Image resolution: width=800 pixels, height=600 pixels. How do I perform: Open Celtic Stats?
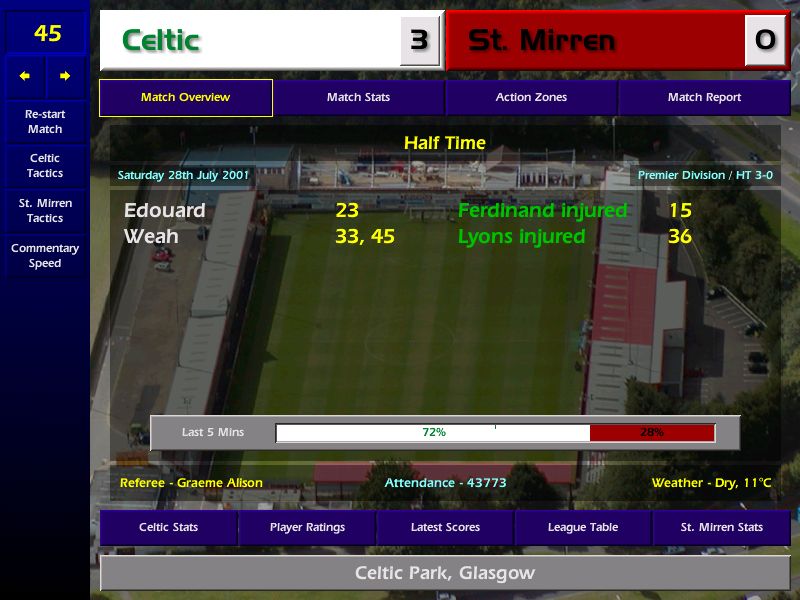(168, 528)
